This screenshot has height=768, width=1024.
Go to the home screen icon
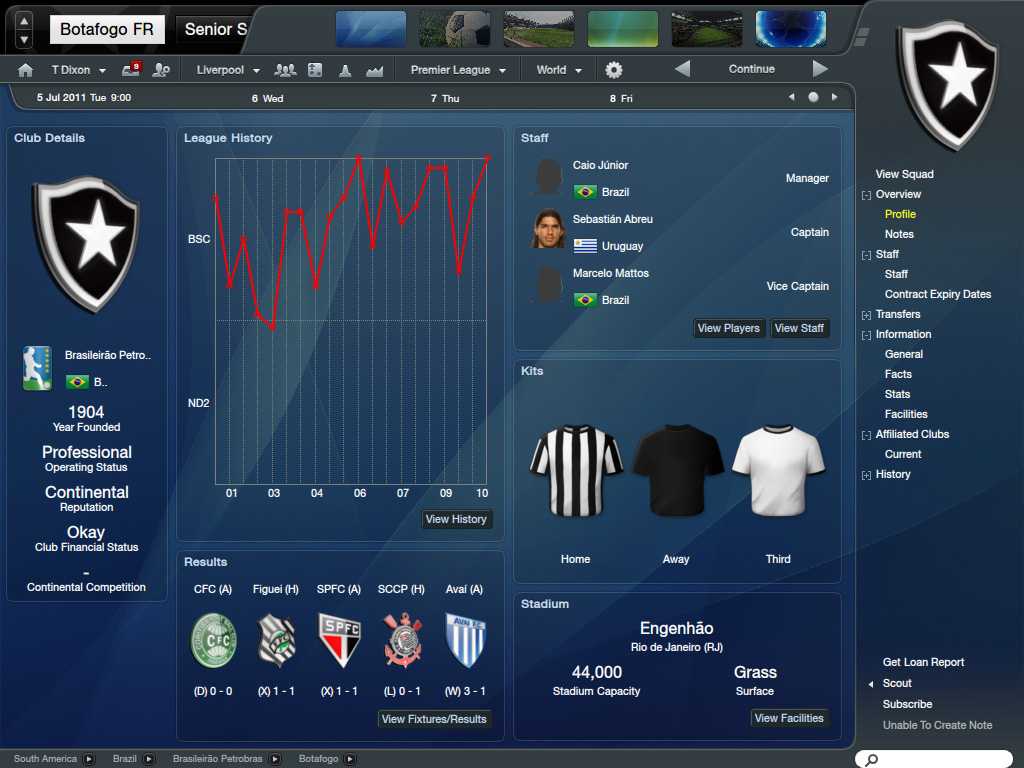tap(26, 70)
